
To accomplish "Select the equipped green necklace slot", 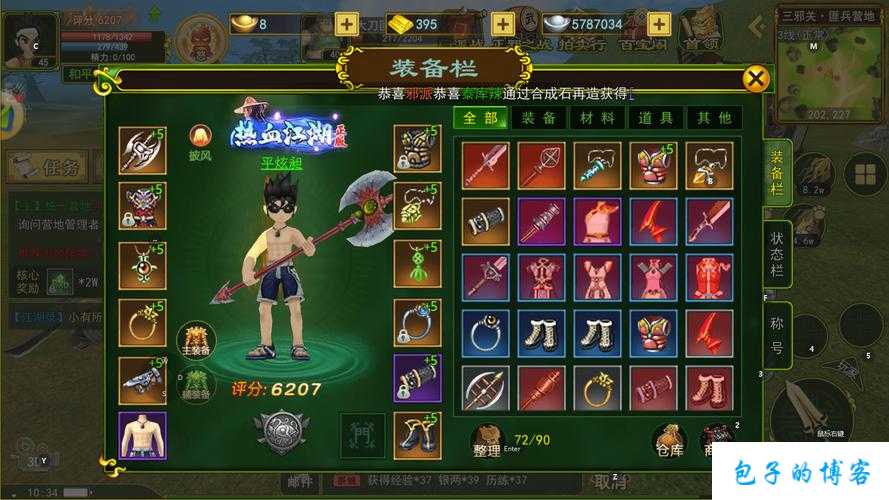I will pyautogui.click(x=417, y=264).
